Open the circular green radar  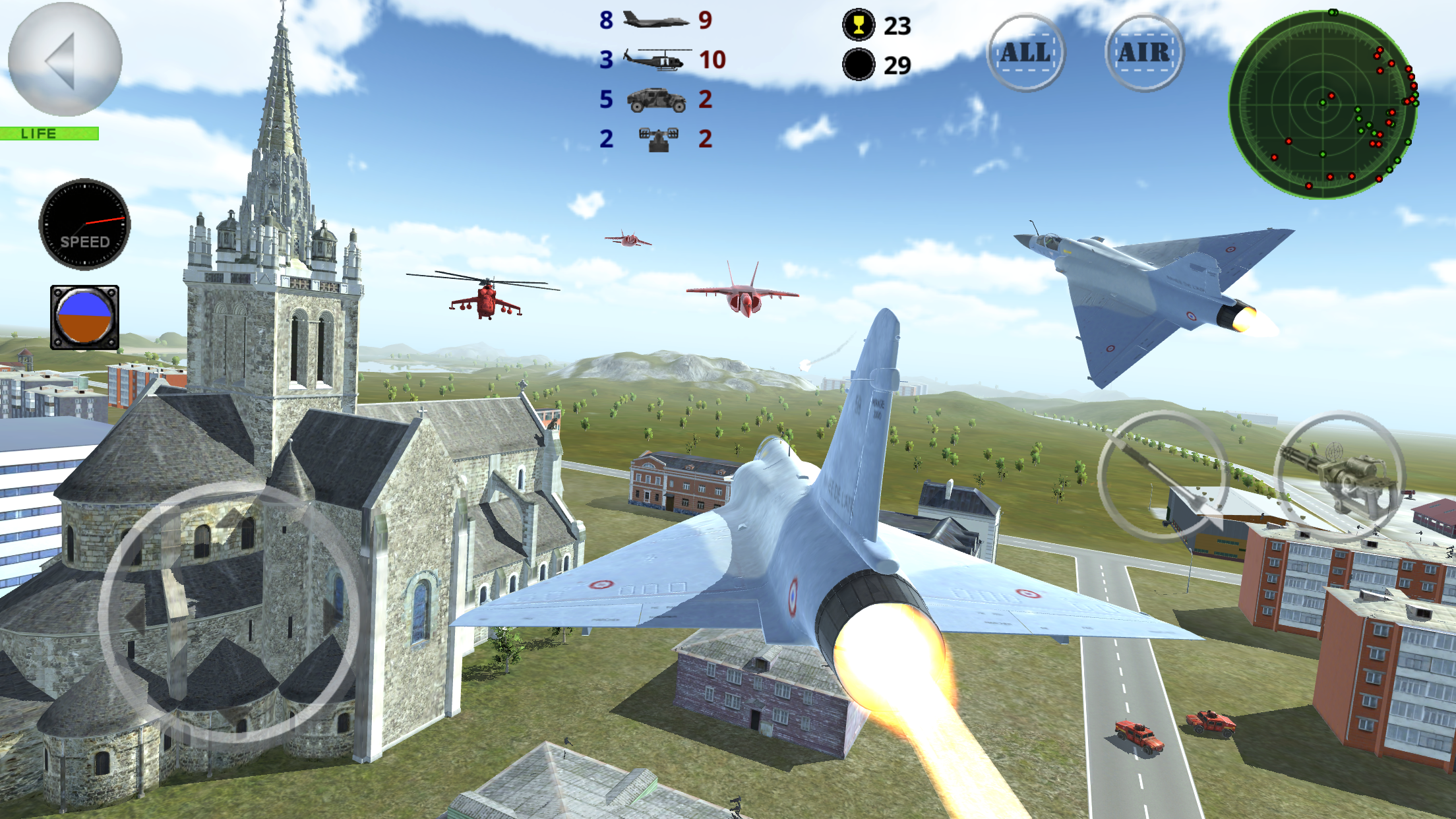click(x=1323, y=104)
